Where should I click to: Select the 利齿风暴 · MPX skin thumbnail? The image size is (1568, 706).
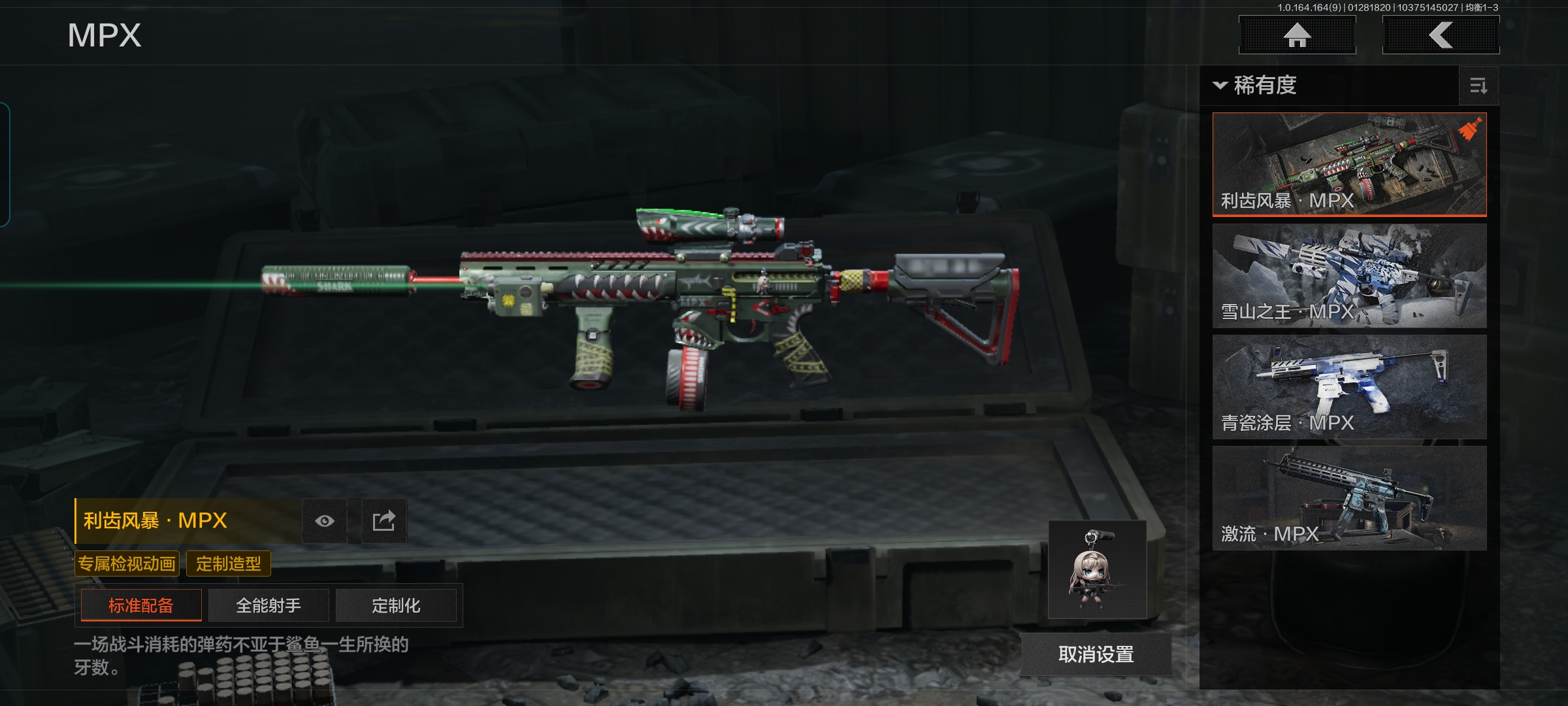pyautogui.click(x=1349, y=164)
